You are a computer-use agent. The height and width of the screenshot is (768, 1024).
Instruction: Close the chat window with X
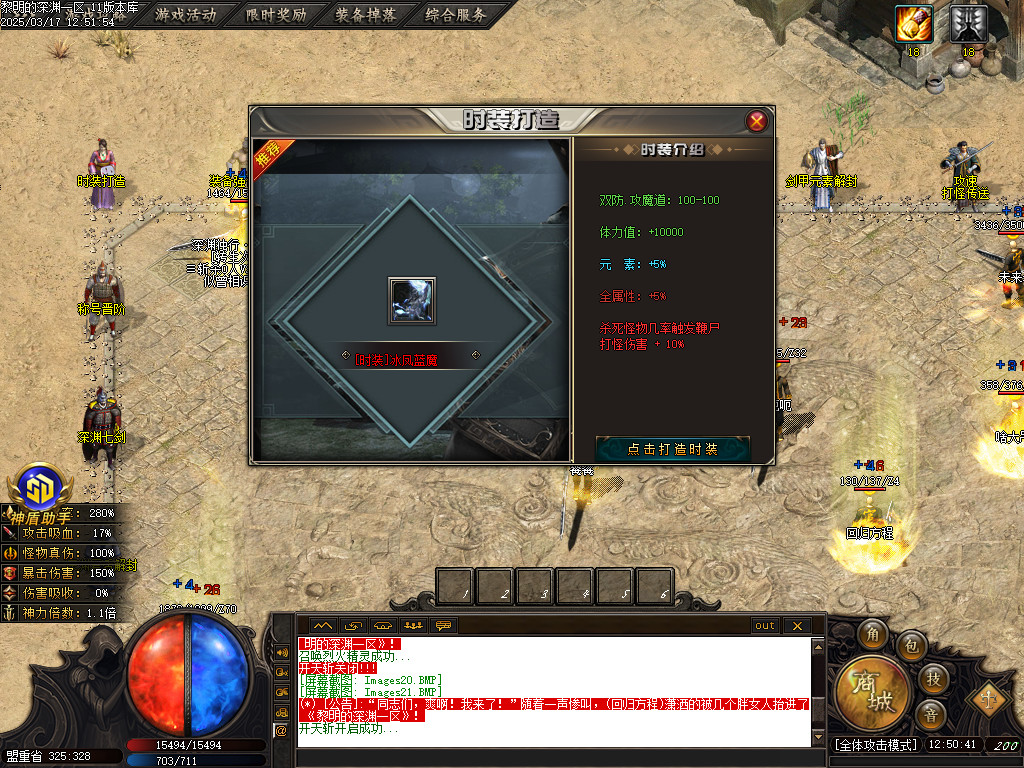tap(796, 626)
